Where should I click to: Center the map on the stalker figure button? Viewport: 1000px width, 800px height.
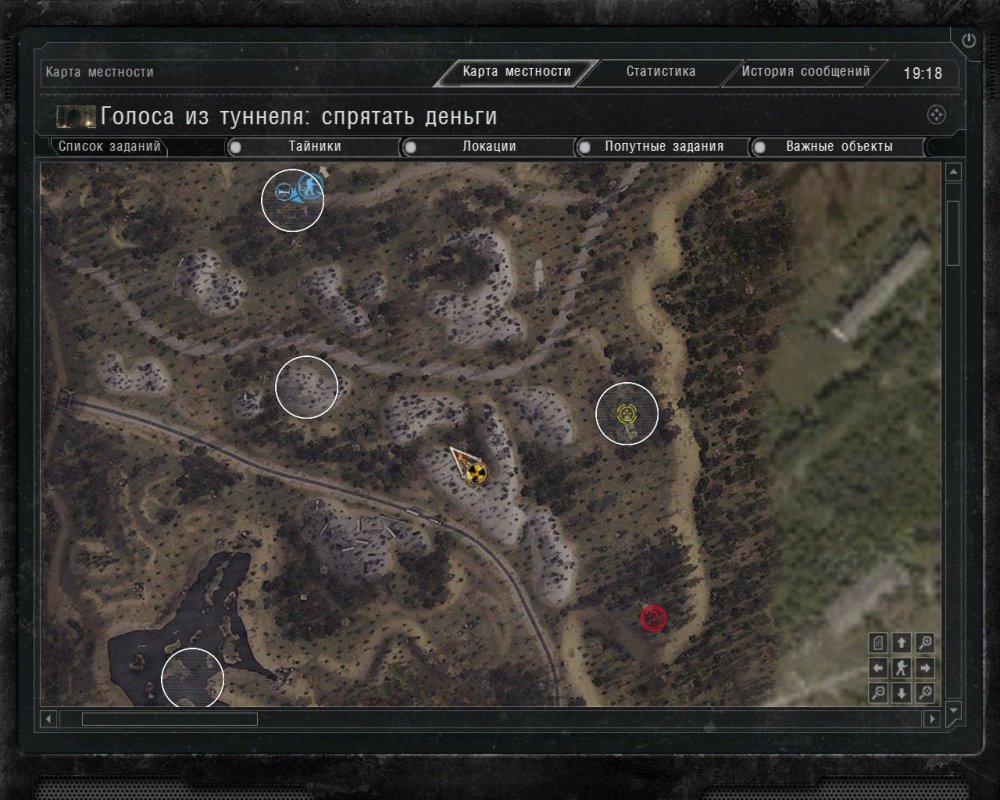pos(902,668)
